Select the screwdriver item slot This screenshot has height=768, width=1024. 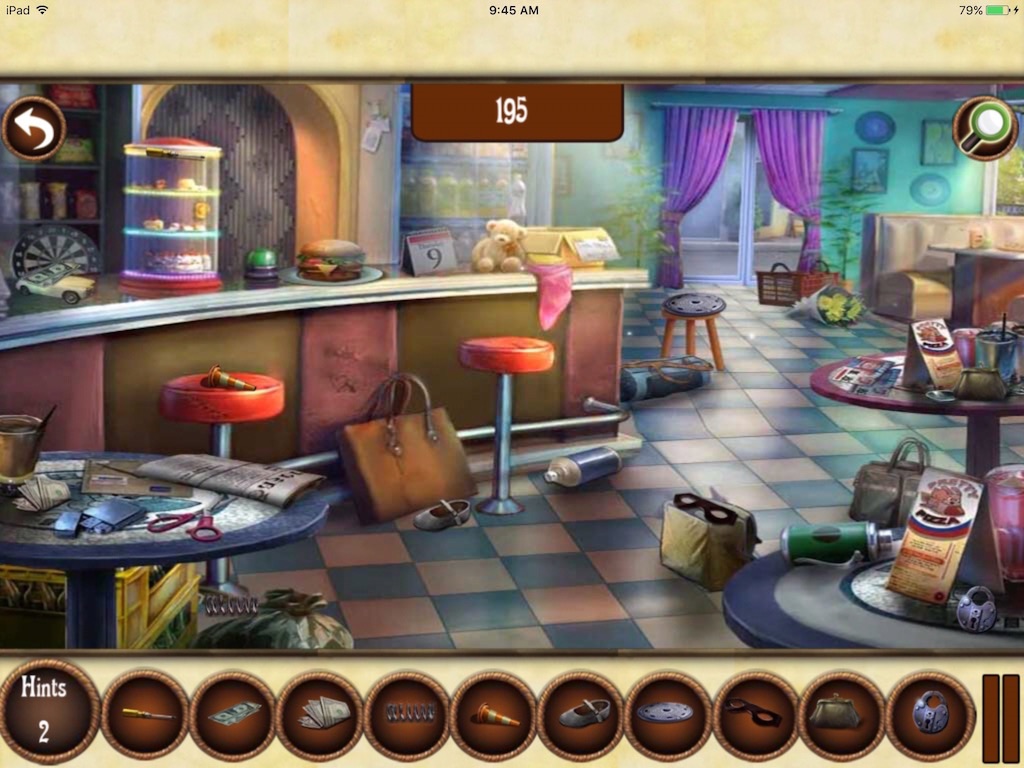(x=146, y=714)
